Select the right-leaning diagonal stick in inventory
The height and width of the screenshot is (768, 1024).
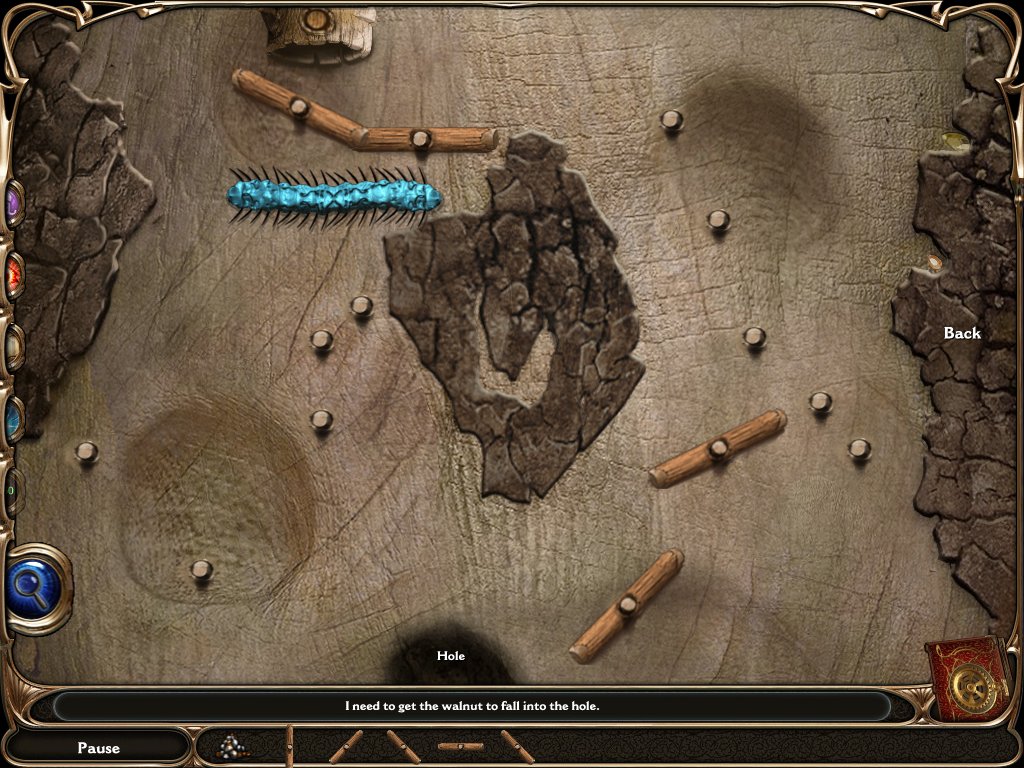point(346,746)
